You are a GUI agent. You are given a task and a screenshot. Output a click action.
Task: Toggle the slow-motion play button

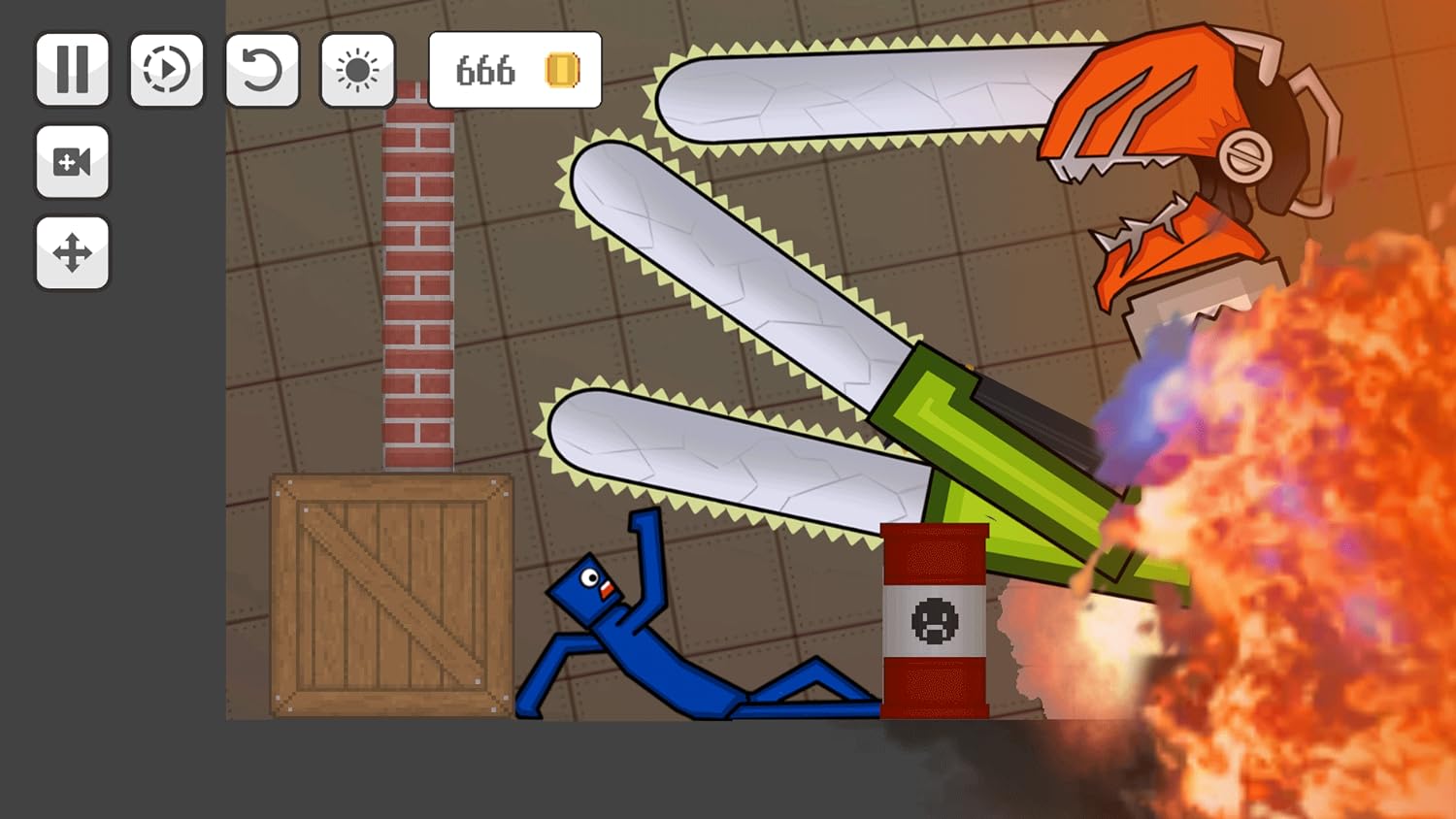167,70
